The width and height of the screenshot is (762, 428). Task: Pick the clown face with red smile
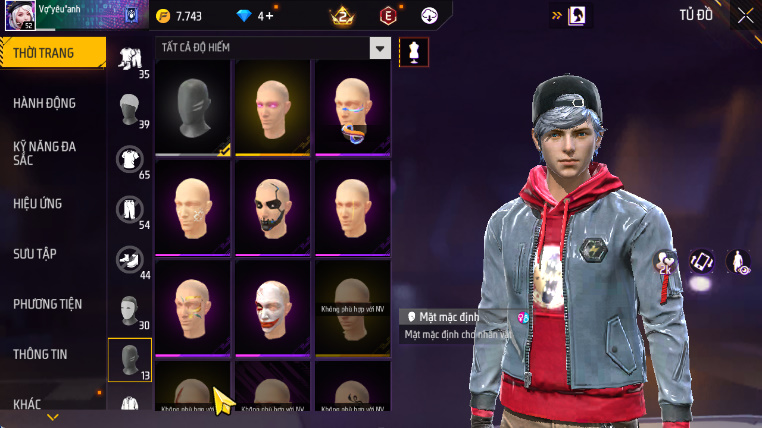pyautogui.click(x=272, y=307)
